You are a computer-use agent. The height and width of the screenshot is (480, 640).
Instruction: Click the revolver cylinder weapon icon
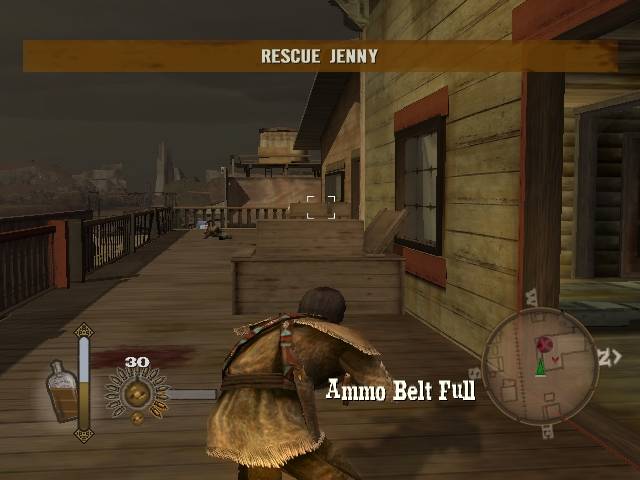pos(137,392)
